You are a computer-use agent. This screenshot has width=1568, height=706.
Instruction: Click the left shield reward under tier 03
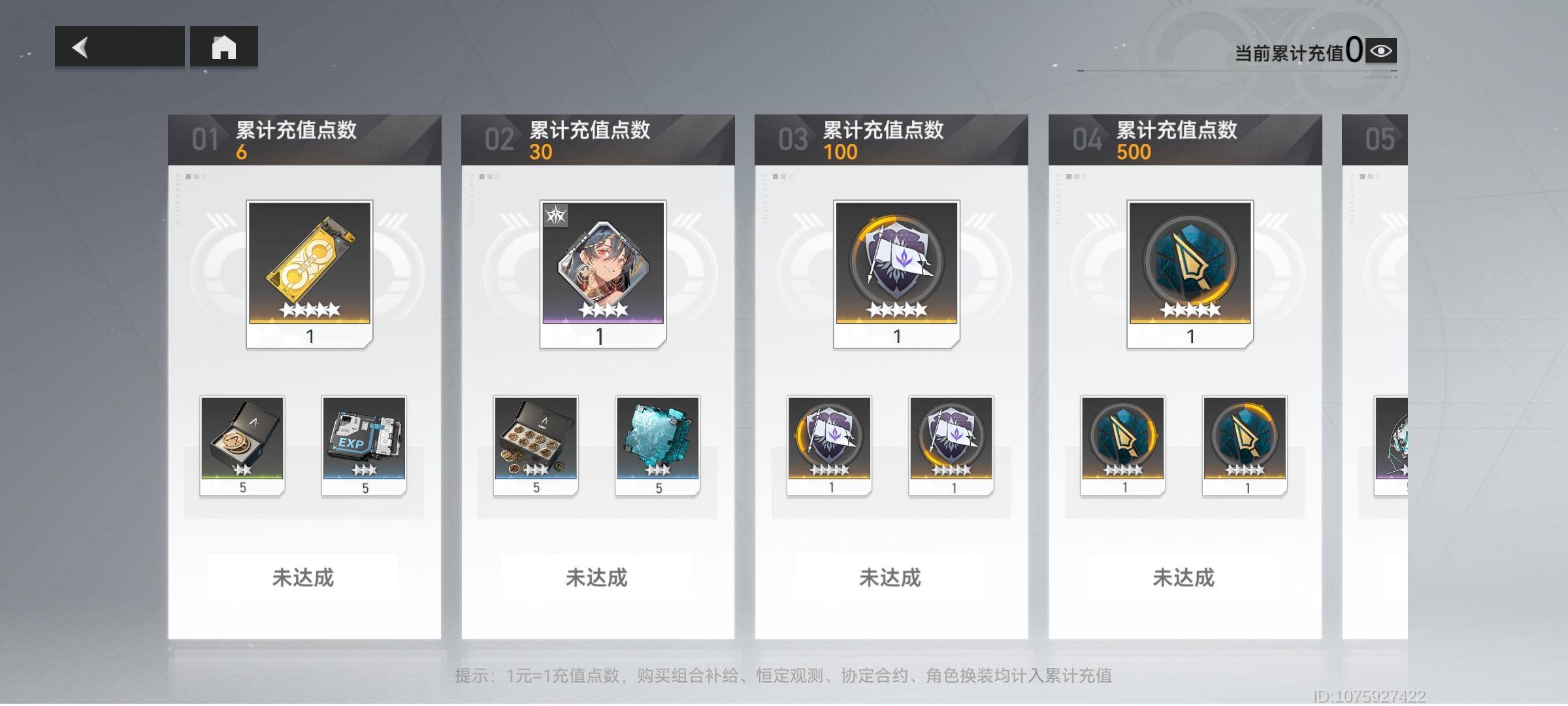830,445
